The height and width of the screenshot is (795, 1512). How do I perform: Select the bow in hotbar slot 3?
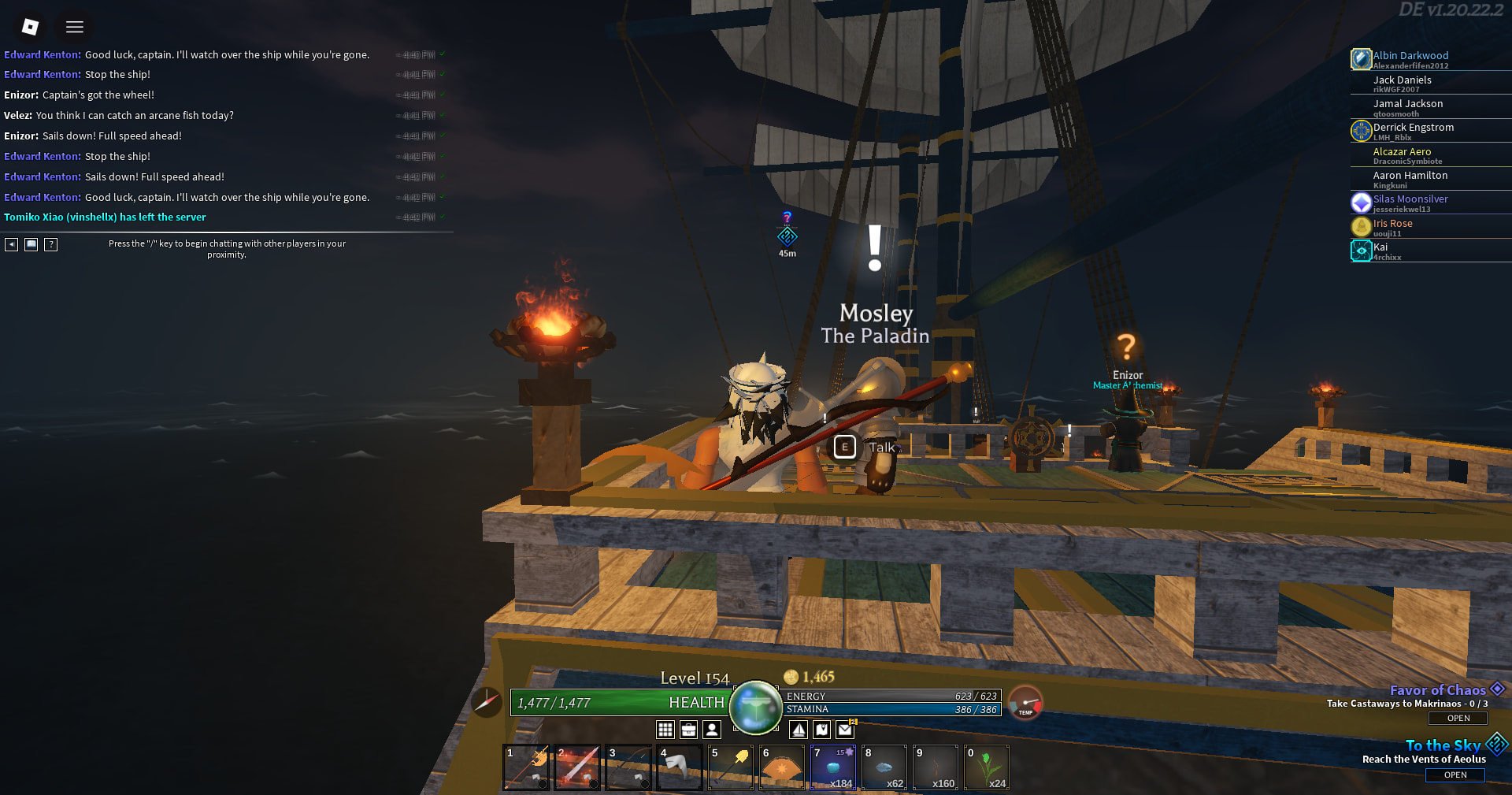[628, 767]
